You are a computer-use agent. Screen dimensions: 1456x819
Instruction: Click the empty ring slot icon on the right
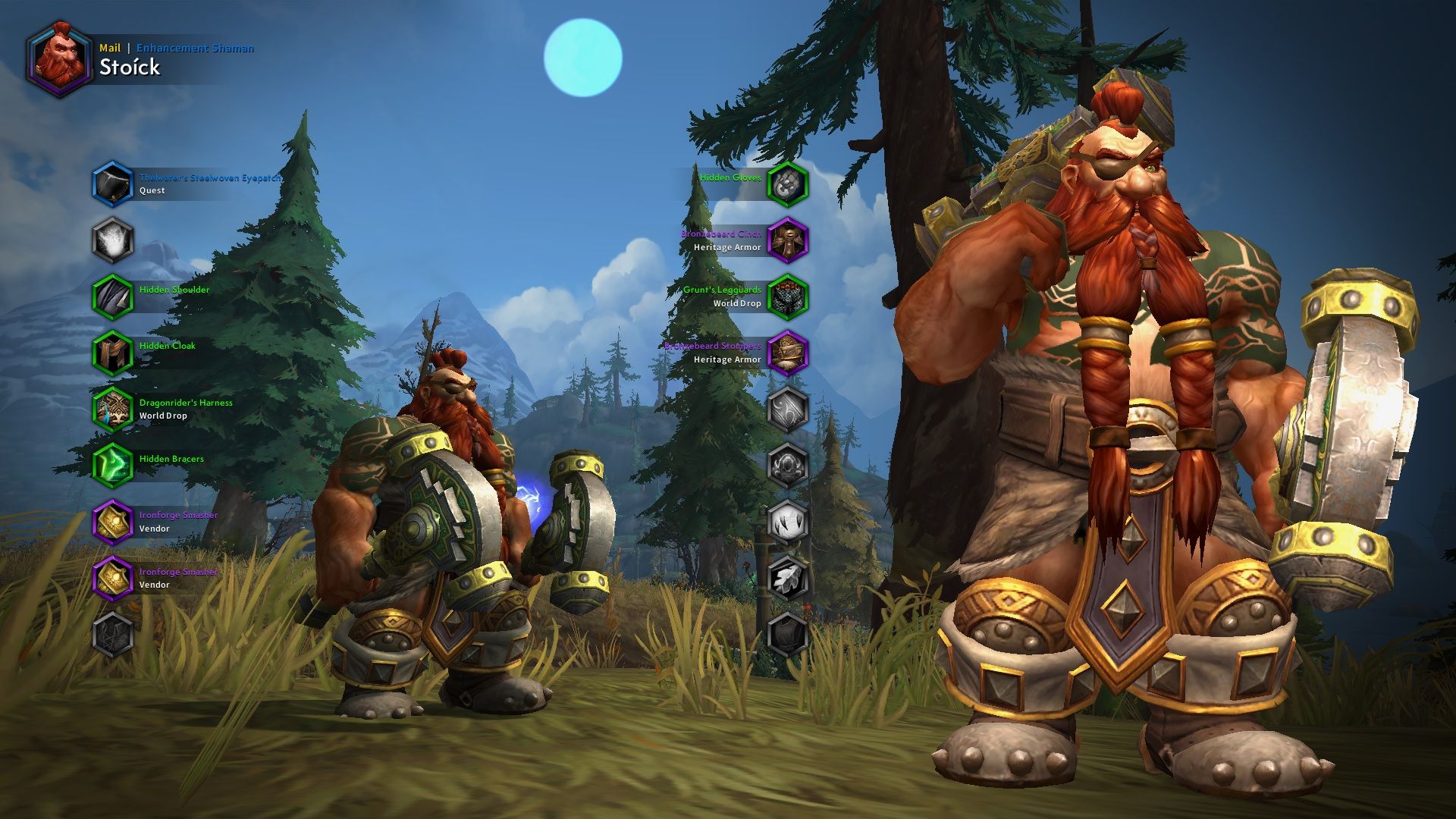(789, 465)
